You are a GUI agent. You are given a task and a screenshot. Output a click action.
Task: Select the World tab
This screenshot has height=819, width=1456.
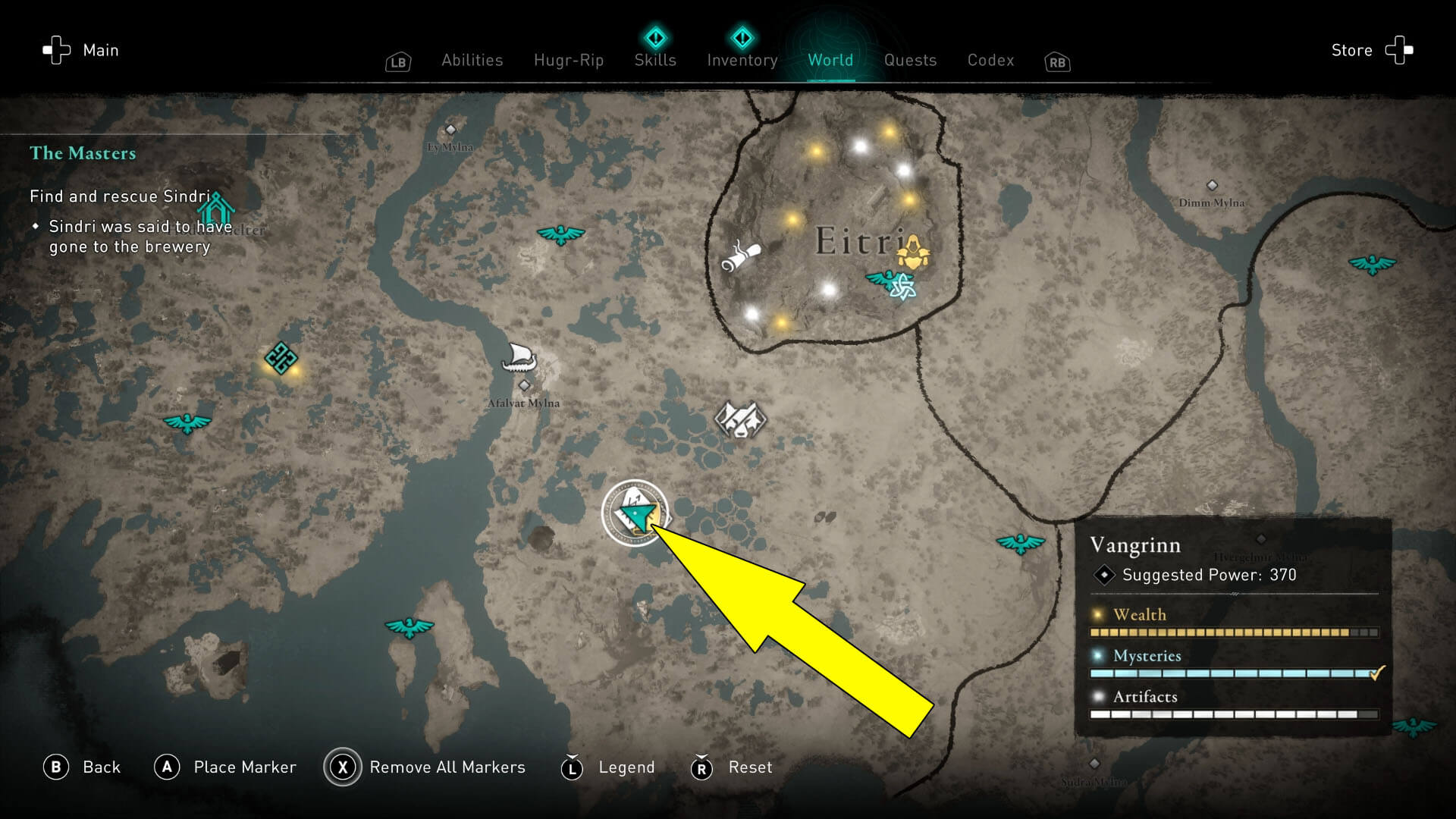(830, 61)
